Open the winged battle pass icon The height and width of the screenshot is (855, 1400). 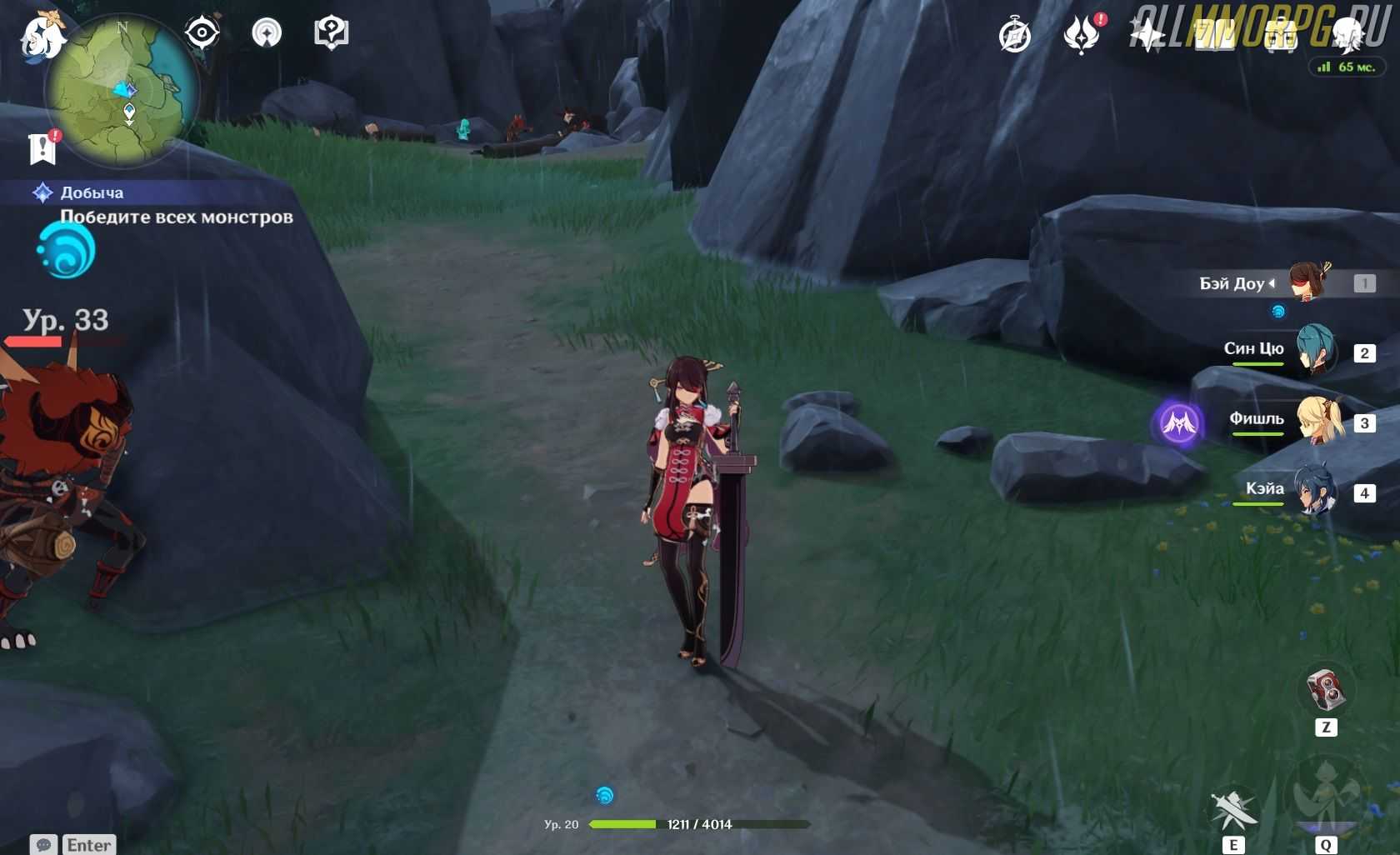click(x=1082, y=36)
